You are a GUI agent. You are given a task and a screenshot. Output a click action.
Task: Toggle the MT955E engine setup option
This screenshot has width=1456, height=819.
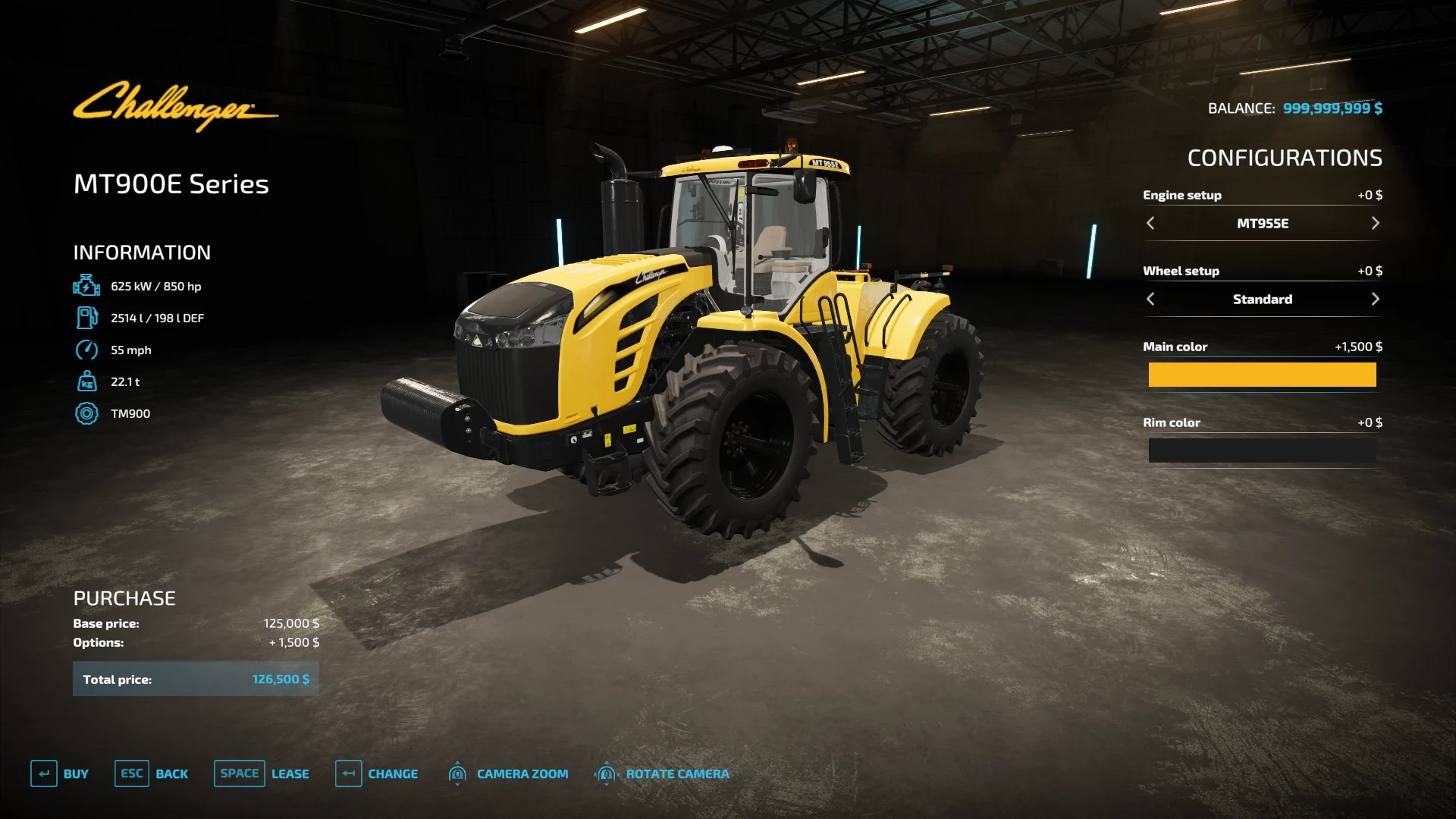(1262, 223)
